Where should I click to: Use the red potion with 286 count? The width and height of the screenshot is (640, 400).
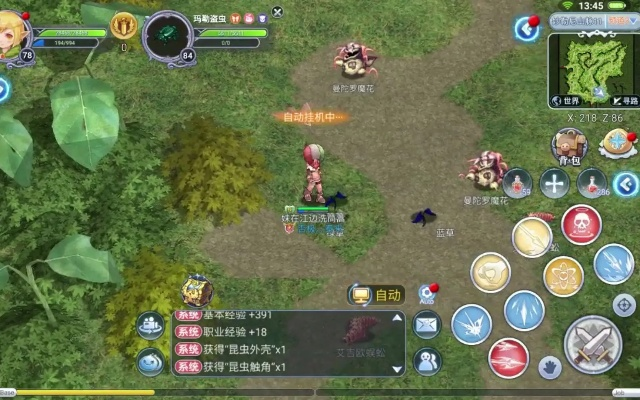tap(592, 183)
